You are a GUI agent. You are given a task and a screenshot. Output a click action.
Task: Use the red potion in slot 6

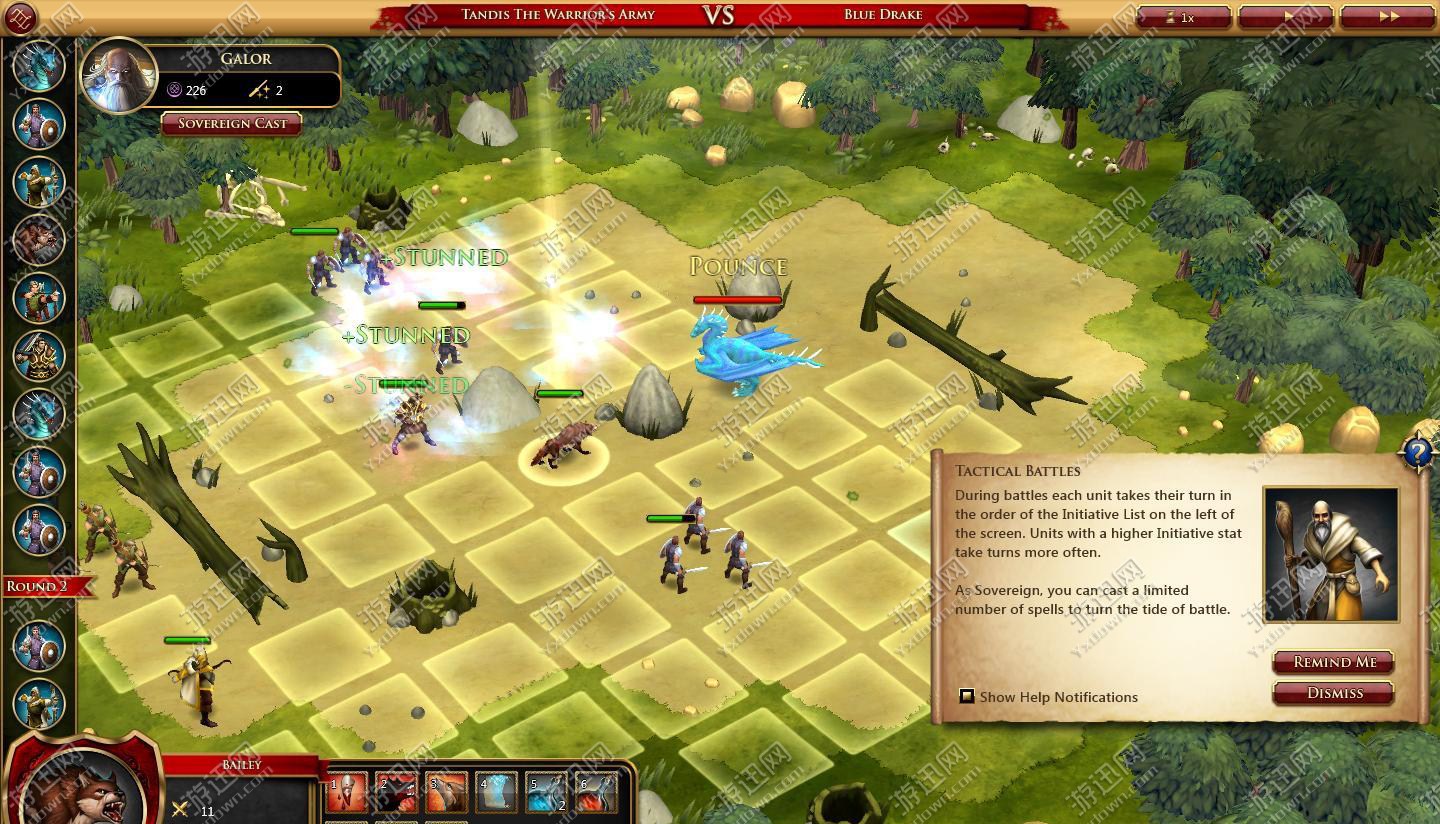pyautogui.click(x=596, y=794)
